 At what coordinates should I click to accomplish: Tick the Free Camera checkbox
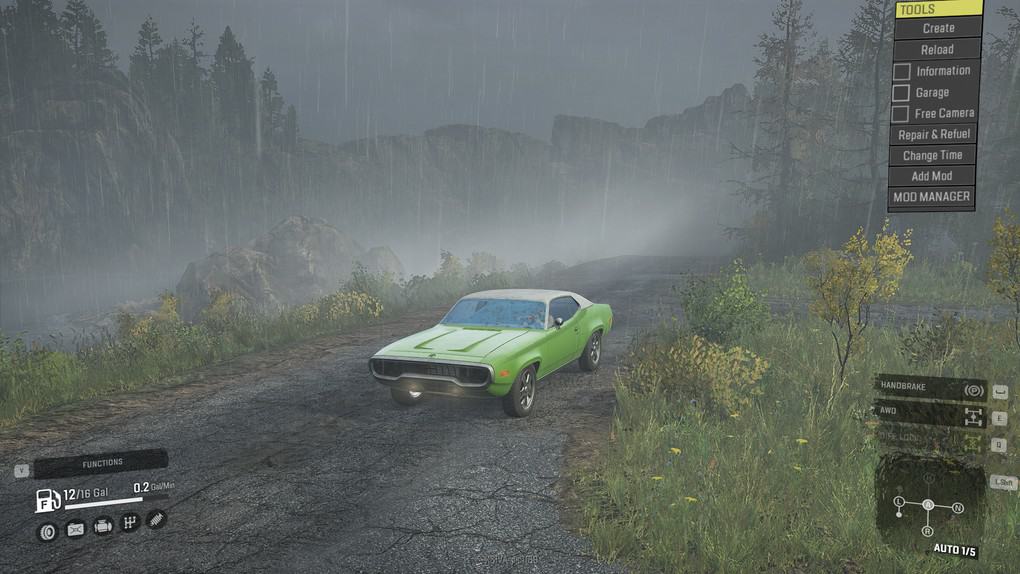click(902, 114)
